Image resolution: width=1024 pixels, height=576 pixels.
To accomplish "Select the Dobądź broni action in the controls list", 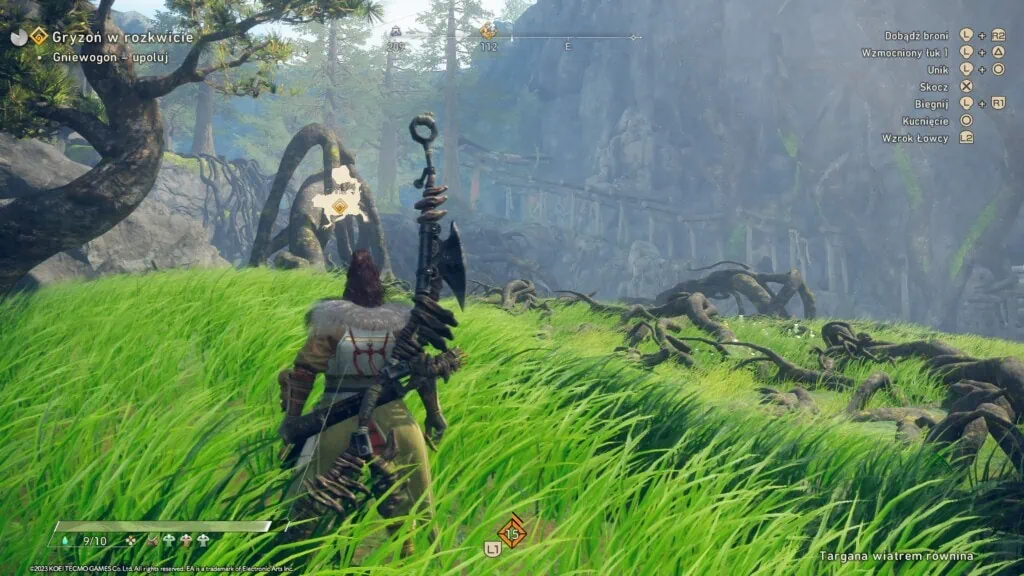I will coord(915,35).
